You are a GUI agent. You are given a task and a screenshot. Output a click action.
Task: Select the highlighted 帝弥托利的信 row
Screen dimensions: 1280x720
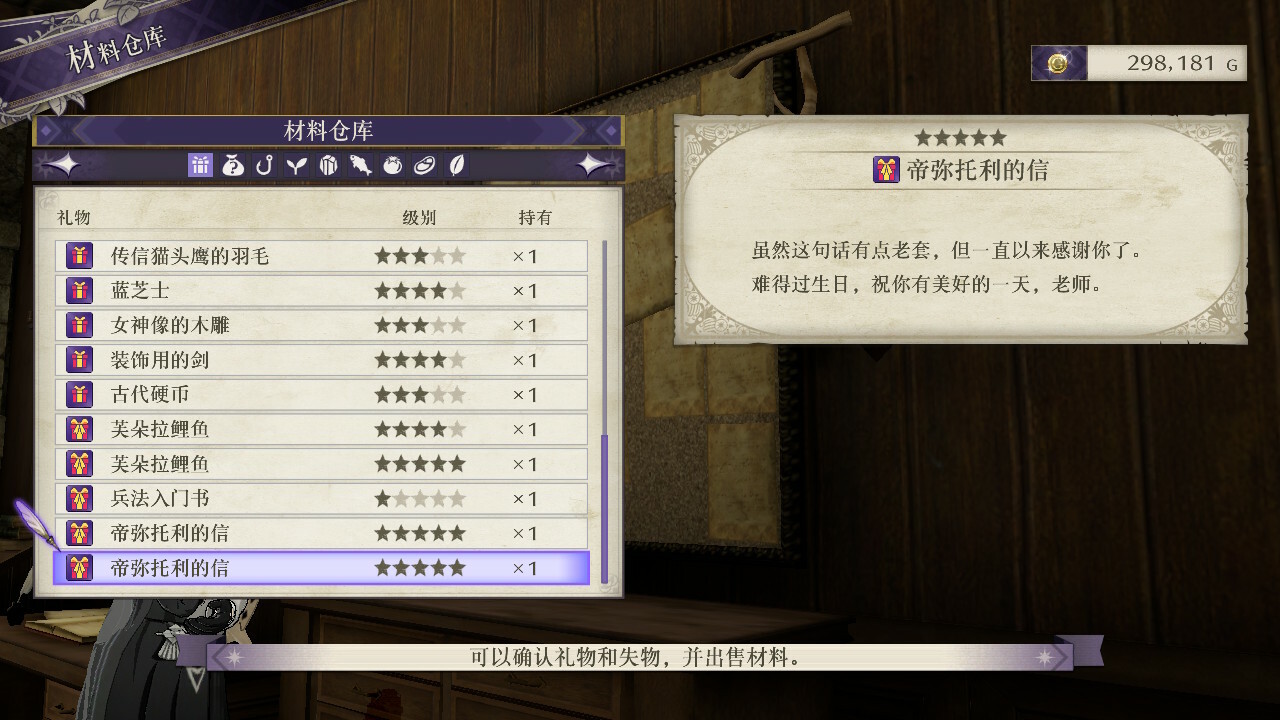(320, 568)
